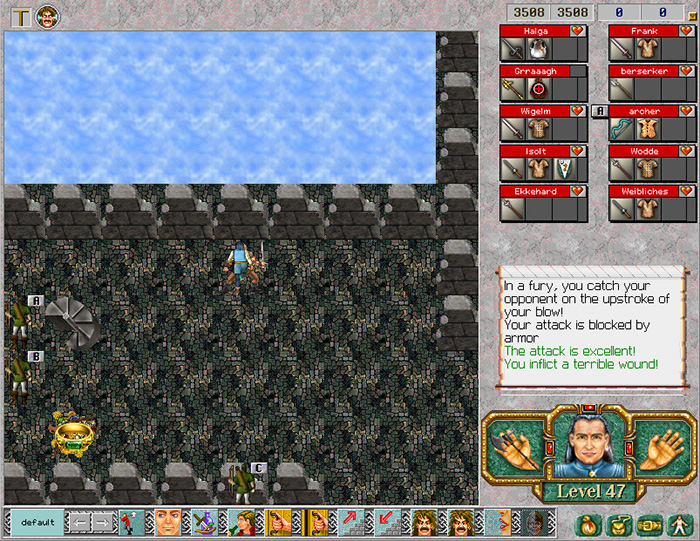
Task: Click the gold T button at top-left
Action: pos(20,16)
